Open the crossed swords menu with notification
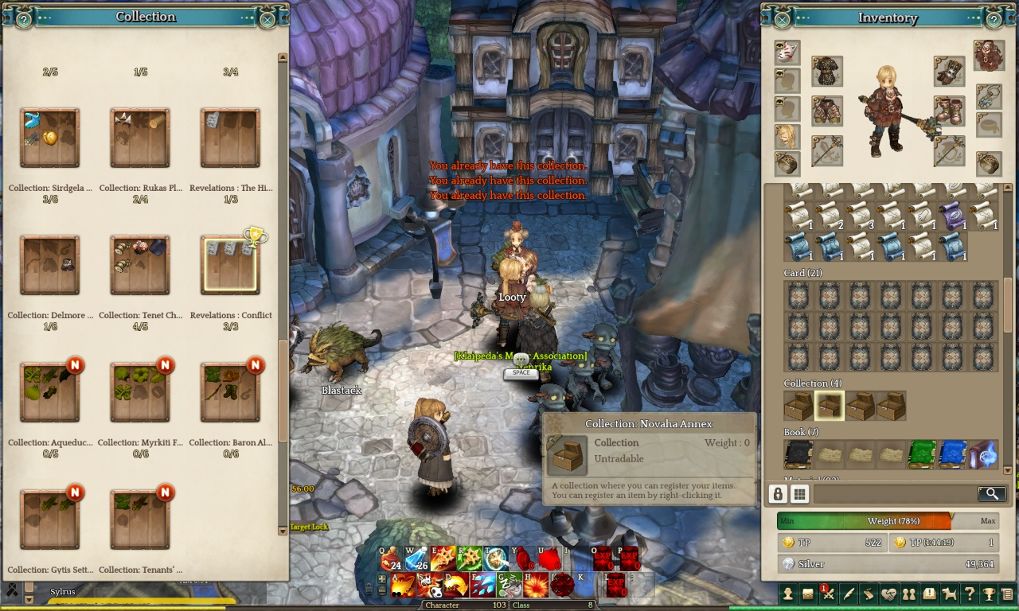Screen dimensions: 1019x611 tap(827, 595)
